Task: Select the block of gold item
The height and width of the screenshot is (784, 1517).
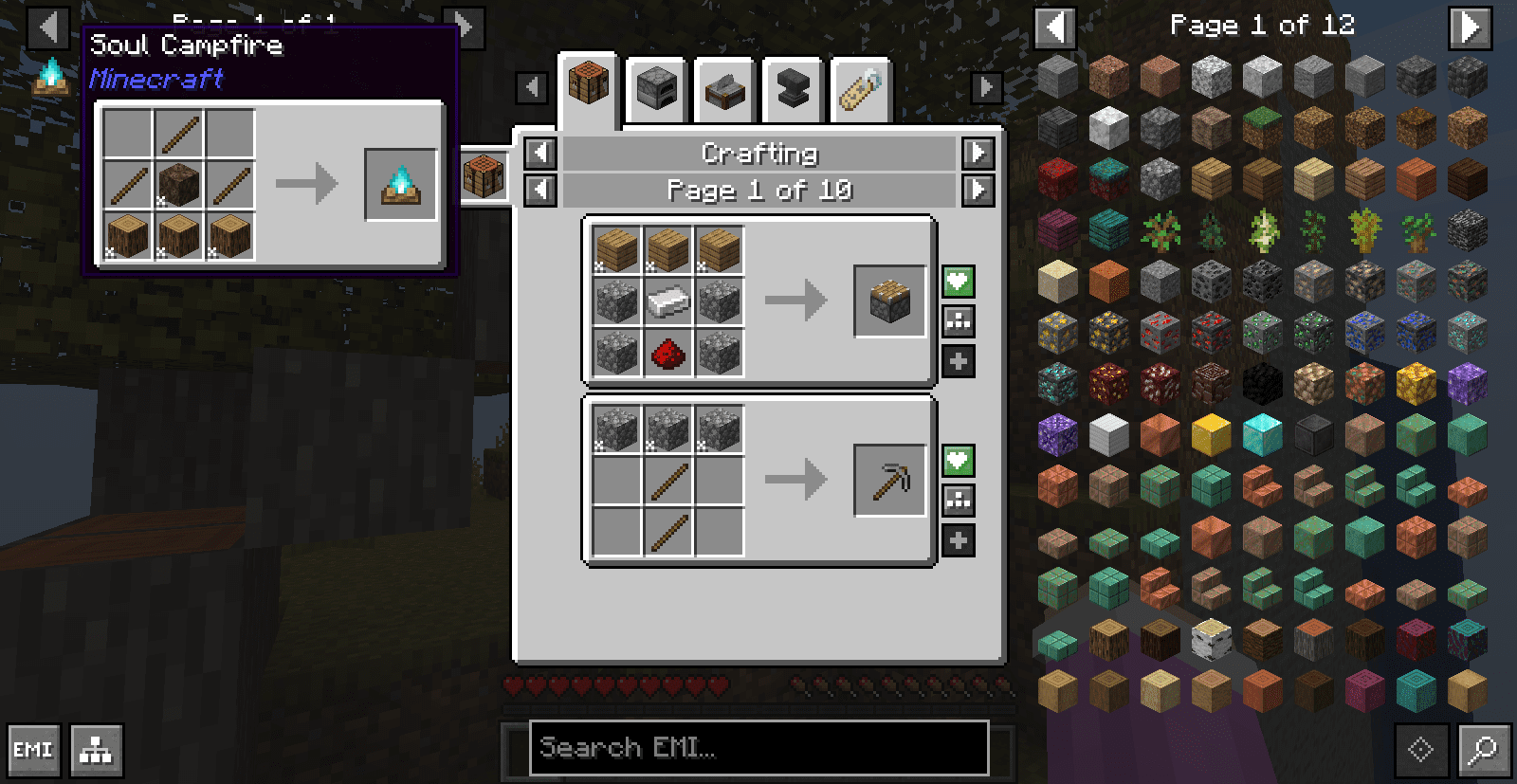Action: [1211, 435]
